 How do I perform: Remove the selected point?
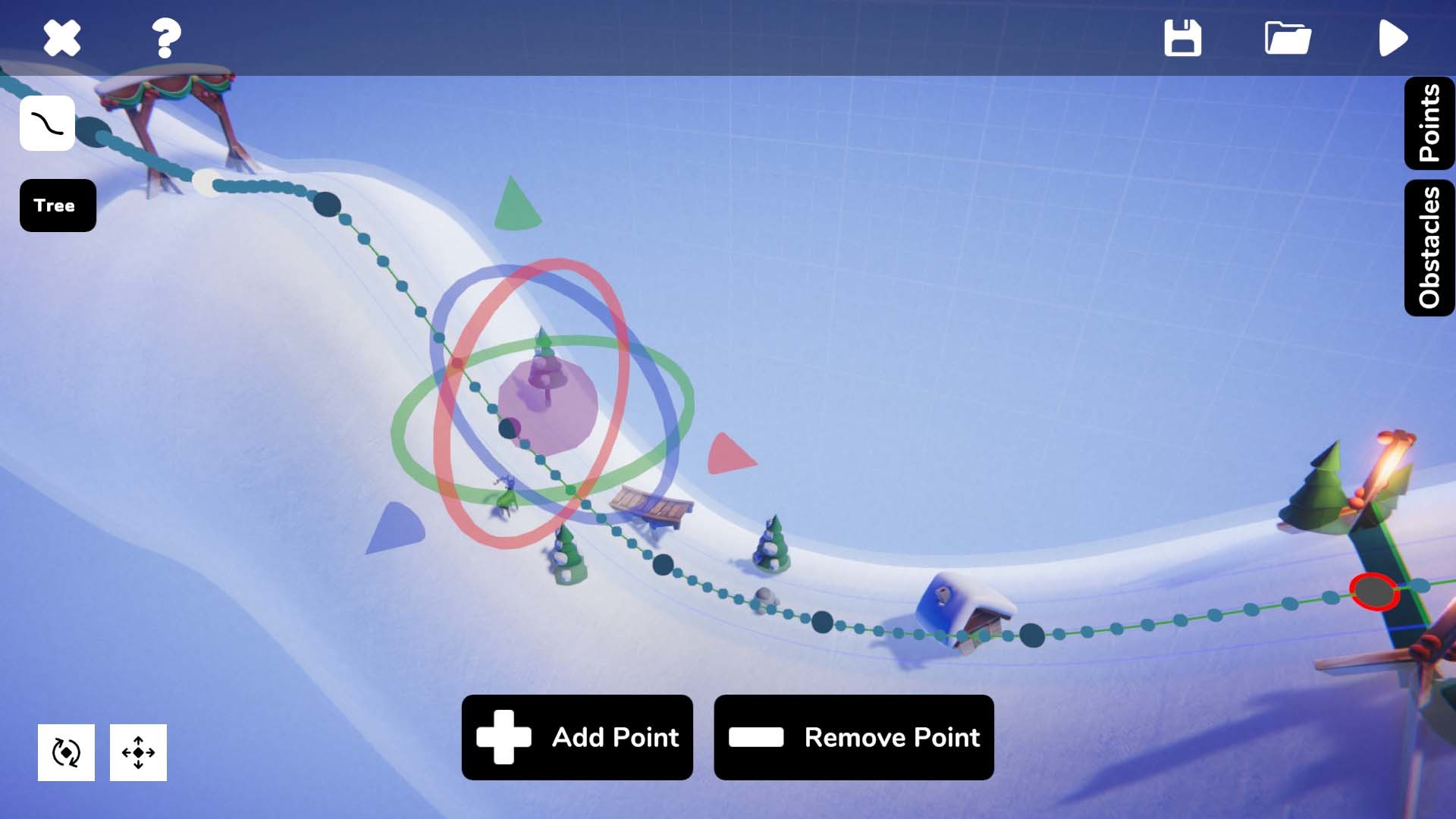tap(854, 736)
